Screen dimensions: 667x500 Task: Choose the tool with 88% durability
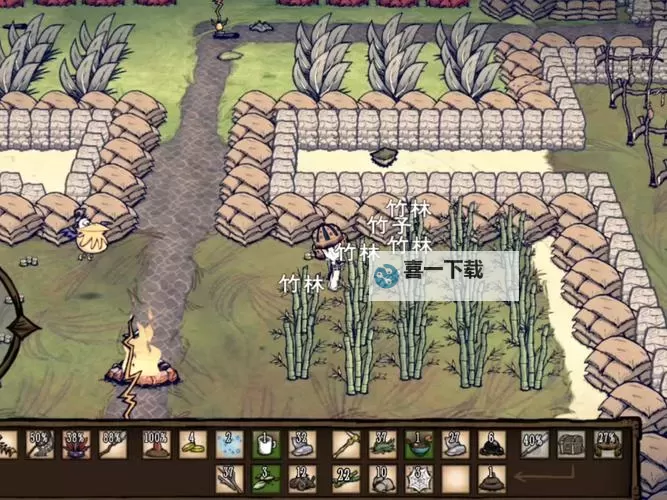tap(112, 444)
